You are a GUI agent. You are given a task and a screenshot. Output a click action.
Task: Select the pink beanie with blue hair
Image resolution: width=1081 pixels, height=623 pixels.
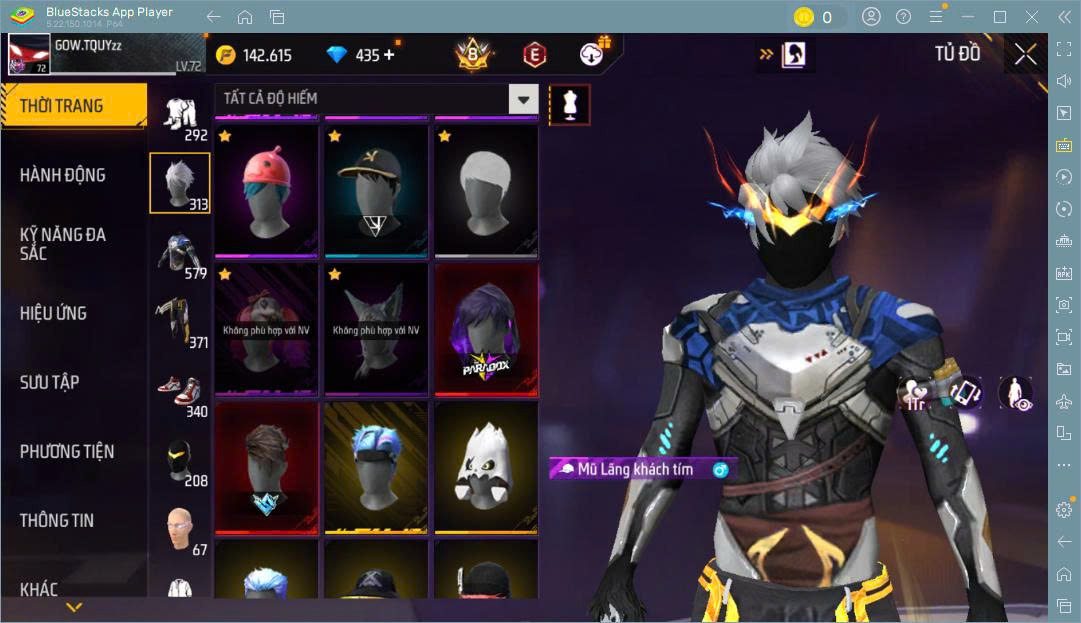tap(266, 190)
